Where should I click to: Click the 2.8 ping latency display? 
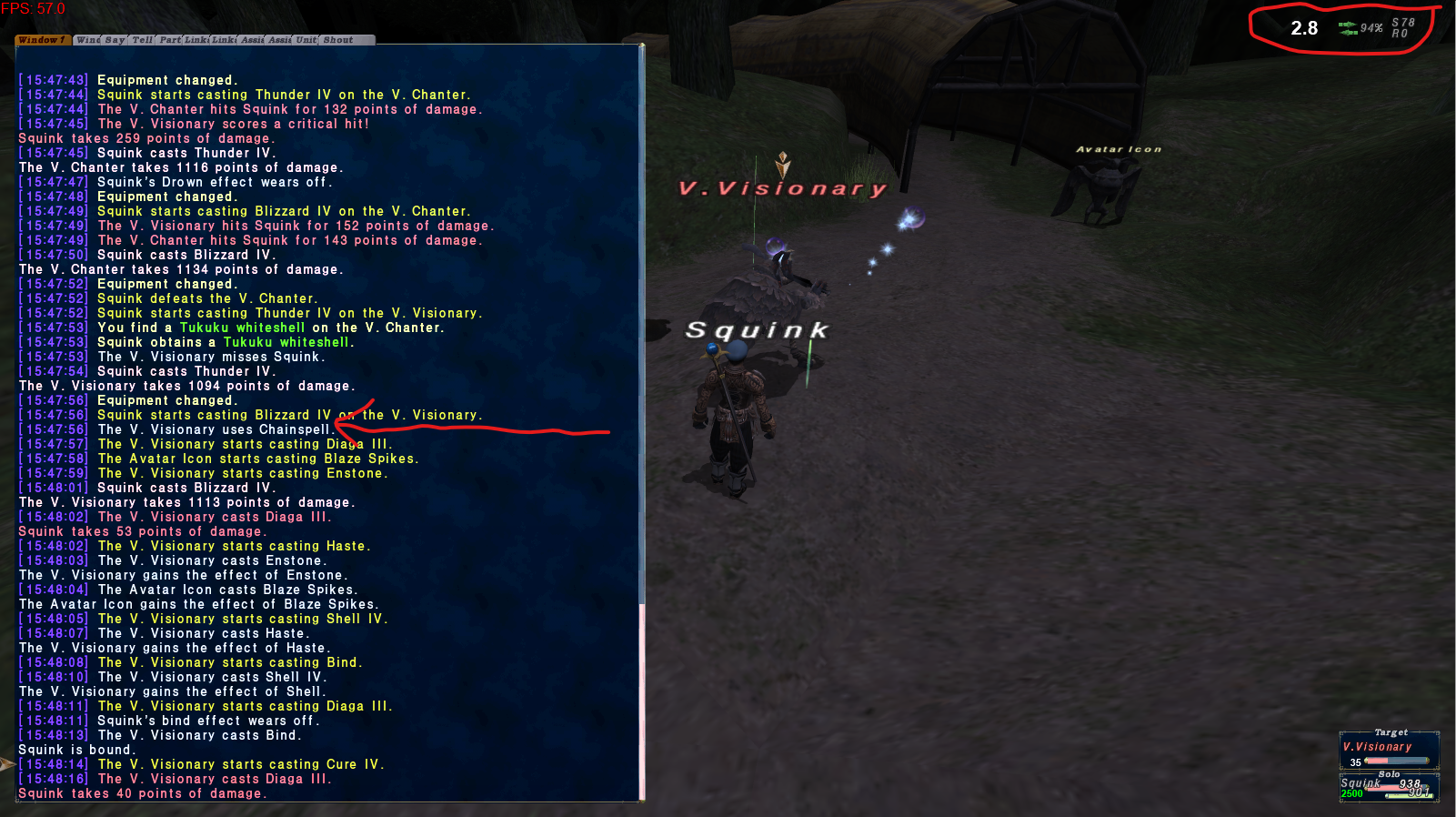[1303, 28]
